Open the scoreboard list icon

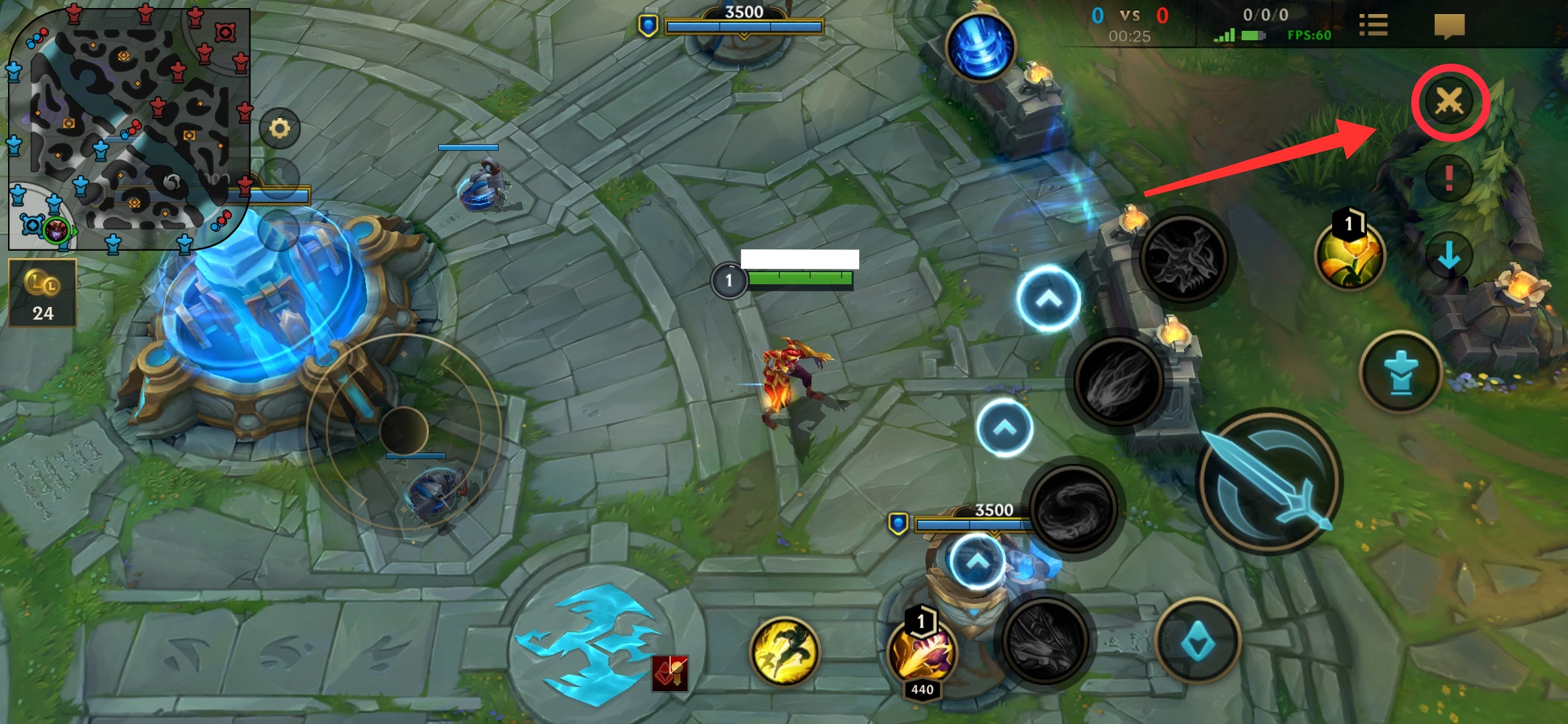coord(1373,25)
